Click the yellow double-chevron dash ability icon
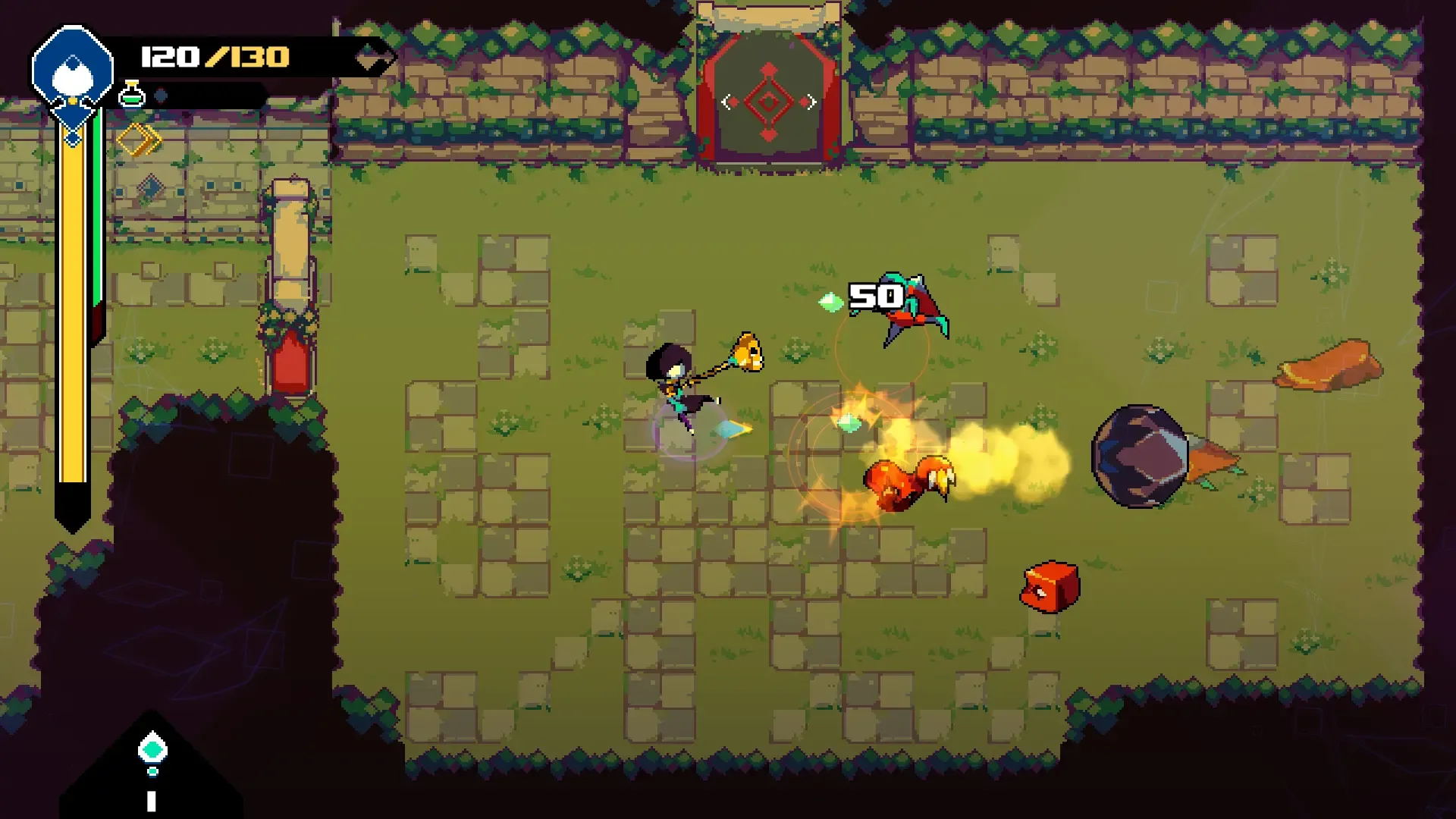Image resolution: width=1456 pixels, height=819 pixels. click(x=140, y=139)
